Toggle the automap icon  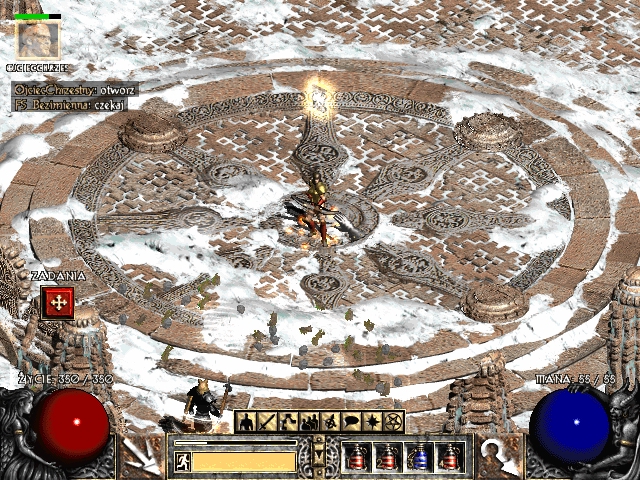pos(329,422)
